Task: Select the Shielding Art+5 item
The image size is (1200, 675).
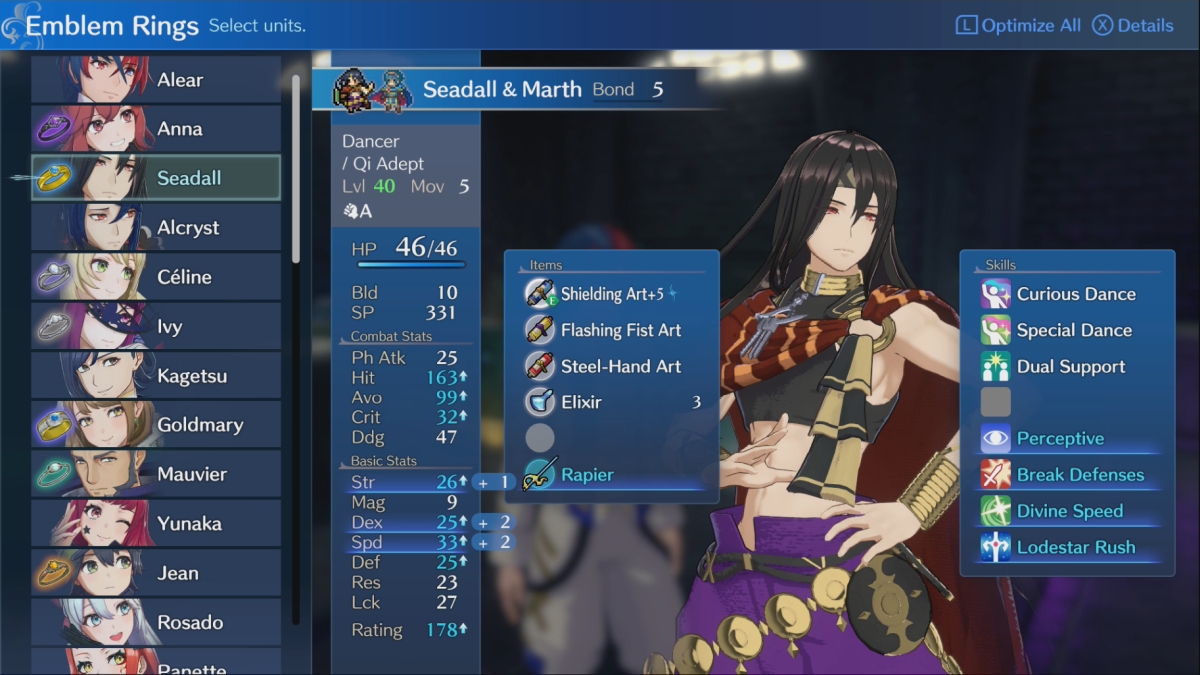Action: (612, 294)
